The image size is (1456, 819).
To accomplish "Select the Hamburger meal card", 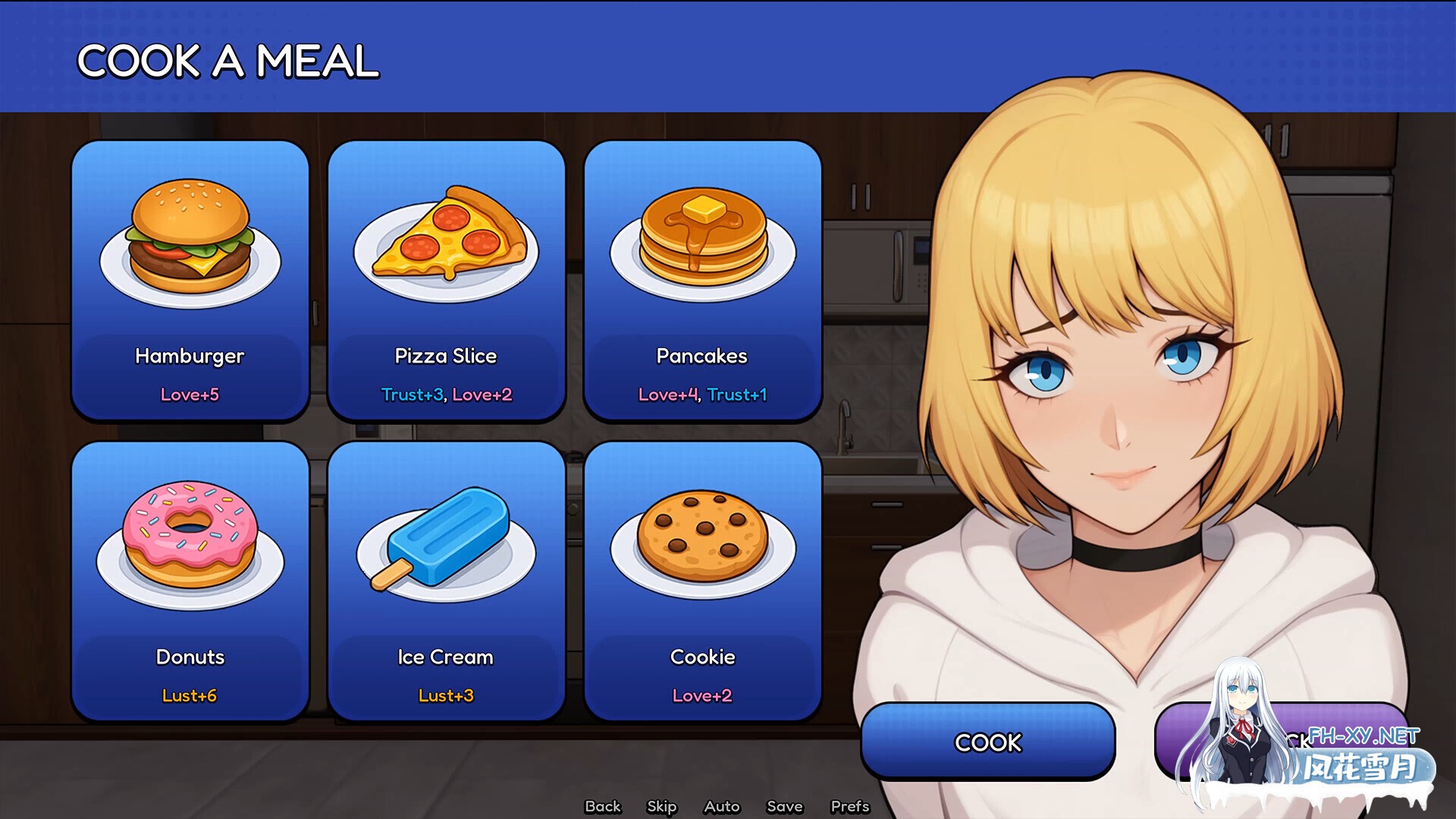I will click(x=190, y=279).
